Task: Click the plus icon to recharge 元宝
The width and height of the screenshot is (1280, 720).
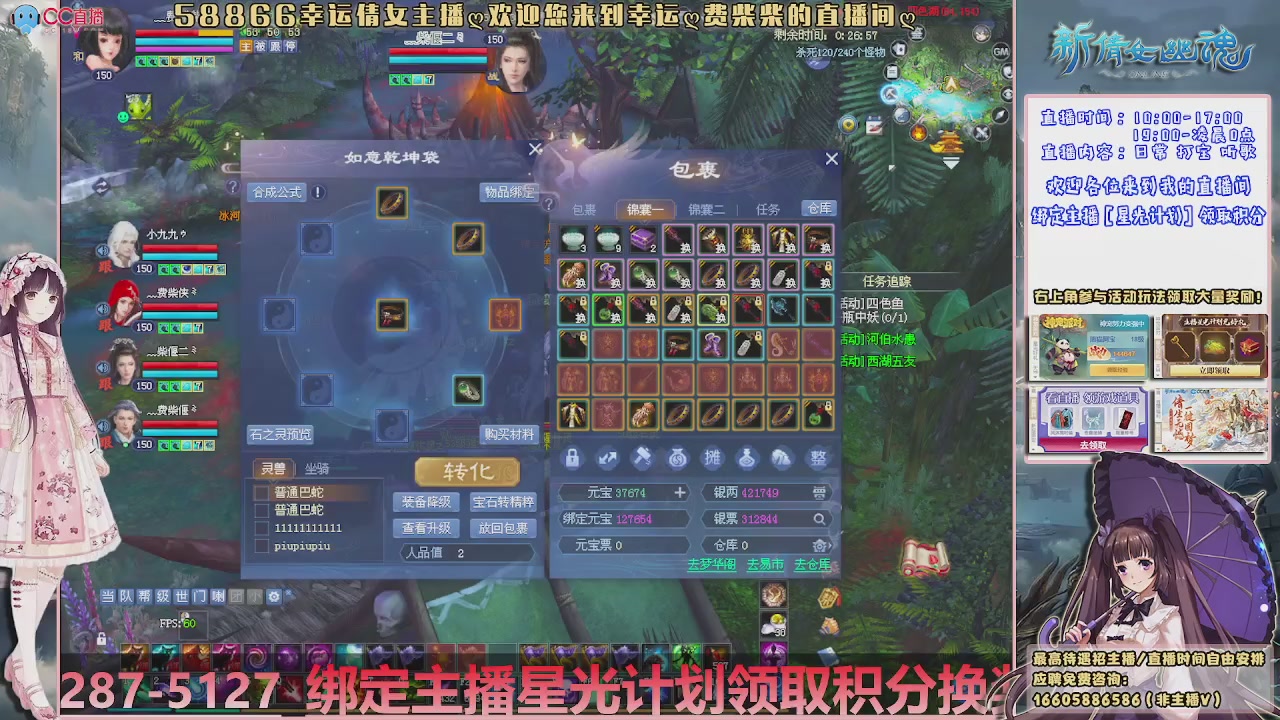Action: coord(679,492)
